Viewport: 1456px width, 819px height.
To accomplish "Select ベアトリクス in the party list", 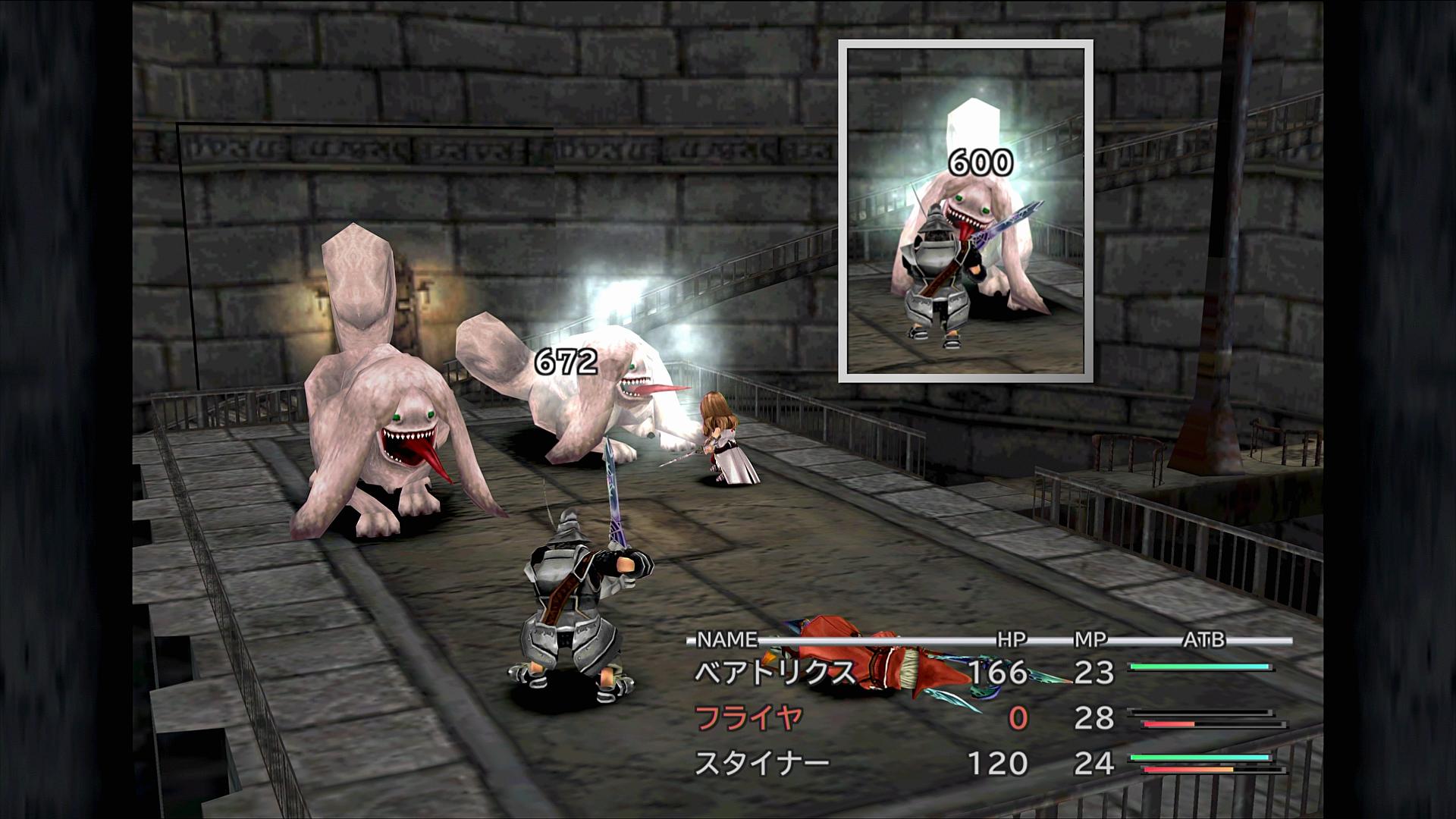I will [x=775, y=673].
